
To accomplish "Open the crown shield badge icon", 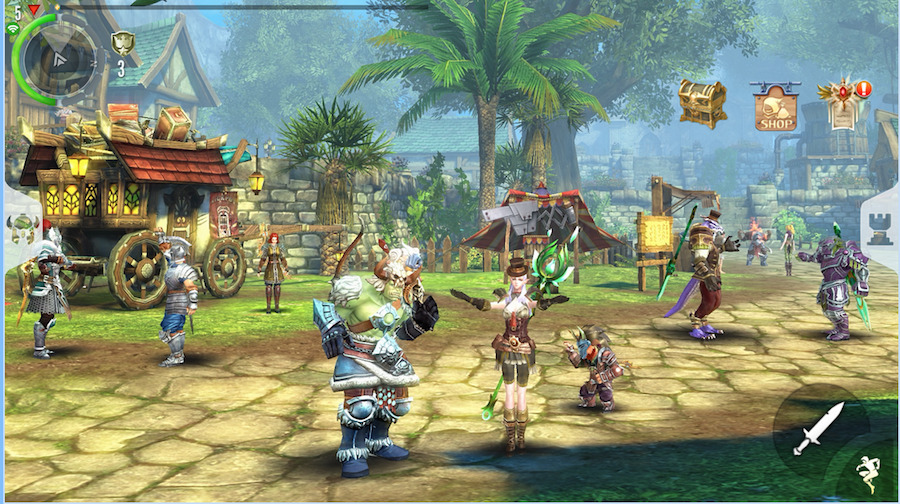I will point(122,43).
